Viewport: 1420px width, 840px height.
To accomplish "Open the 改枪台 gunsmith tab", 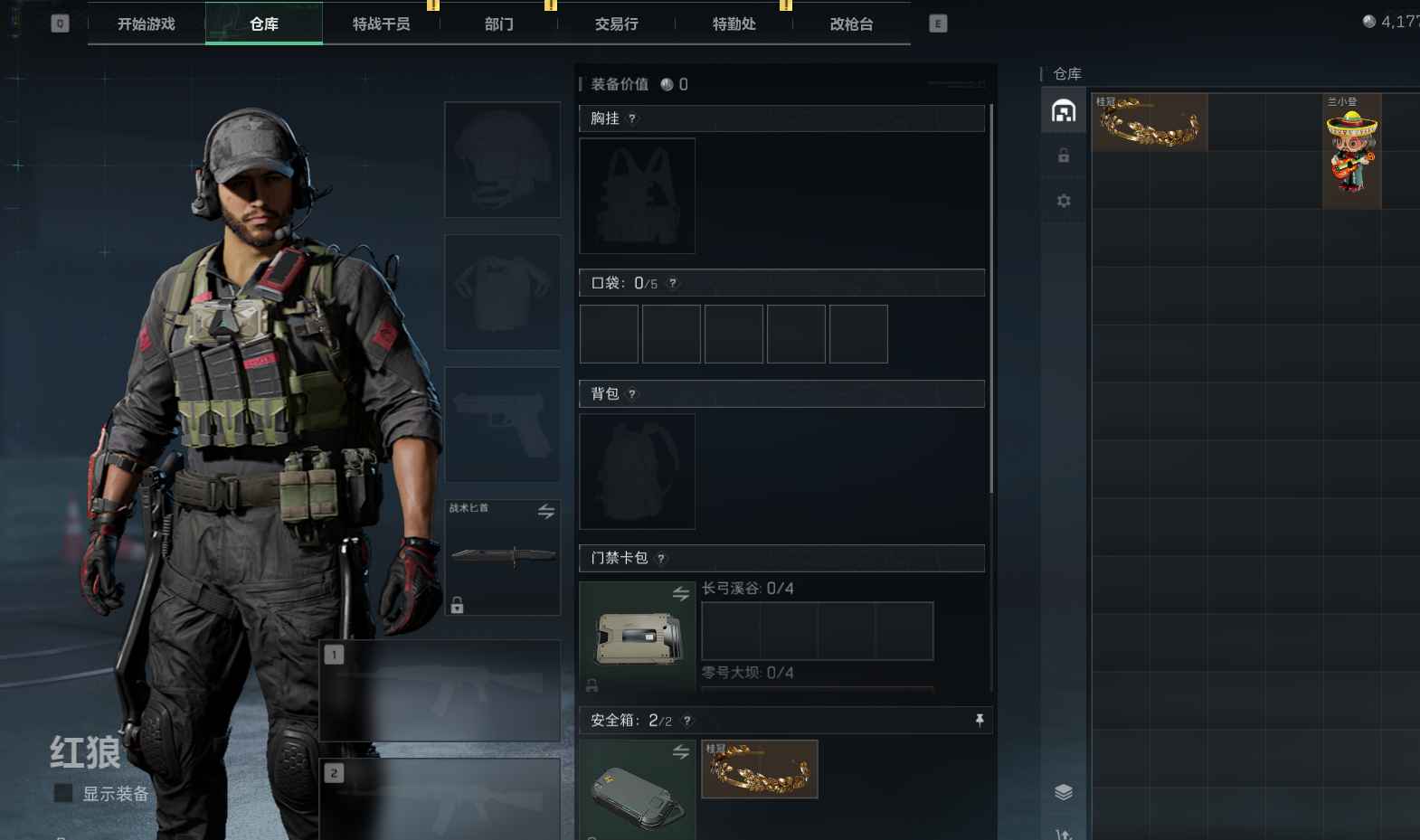I will click(851, 24).
